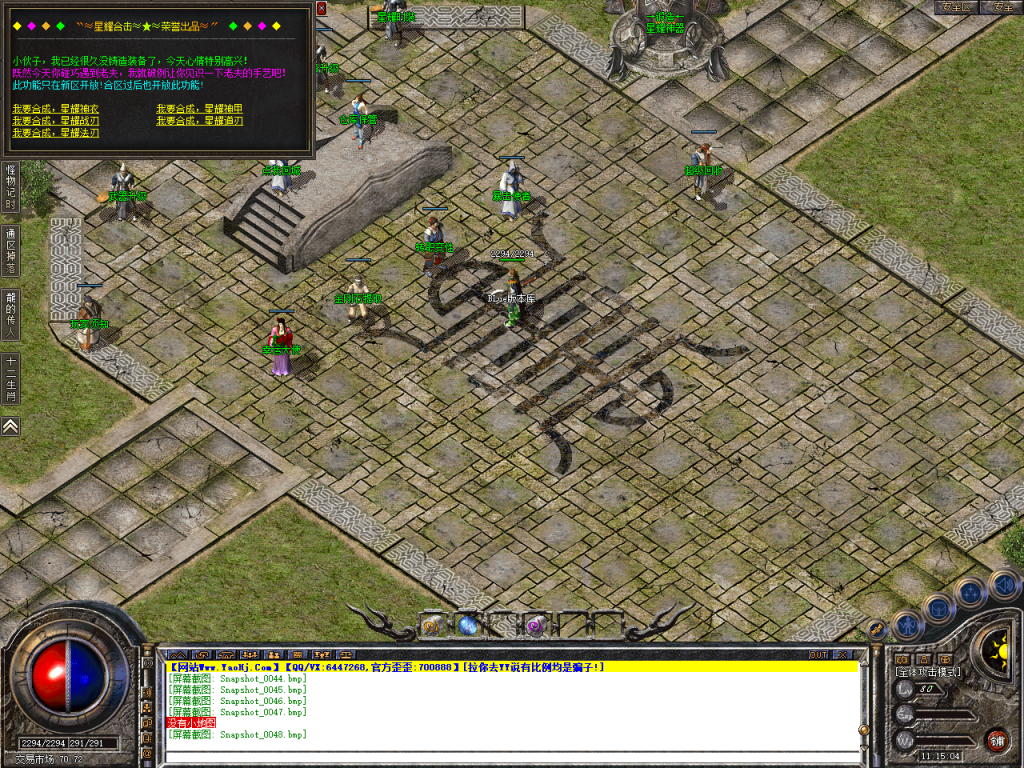Open the 十二生肖 side button
The height and width of the screenshot is (768, 1024).
tap(10, 380)
